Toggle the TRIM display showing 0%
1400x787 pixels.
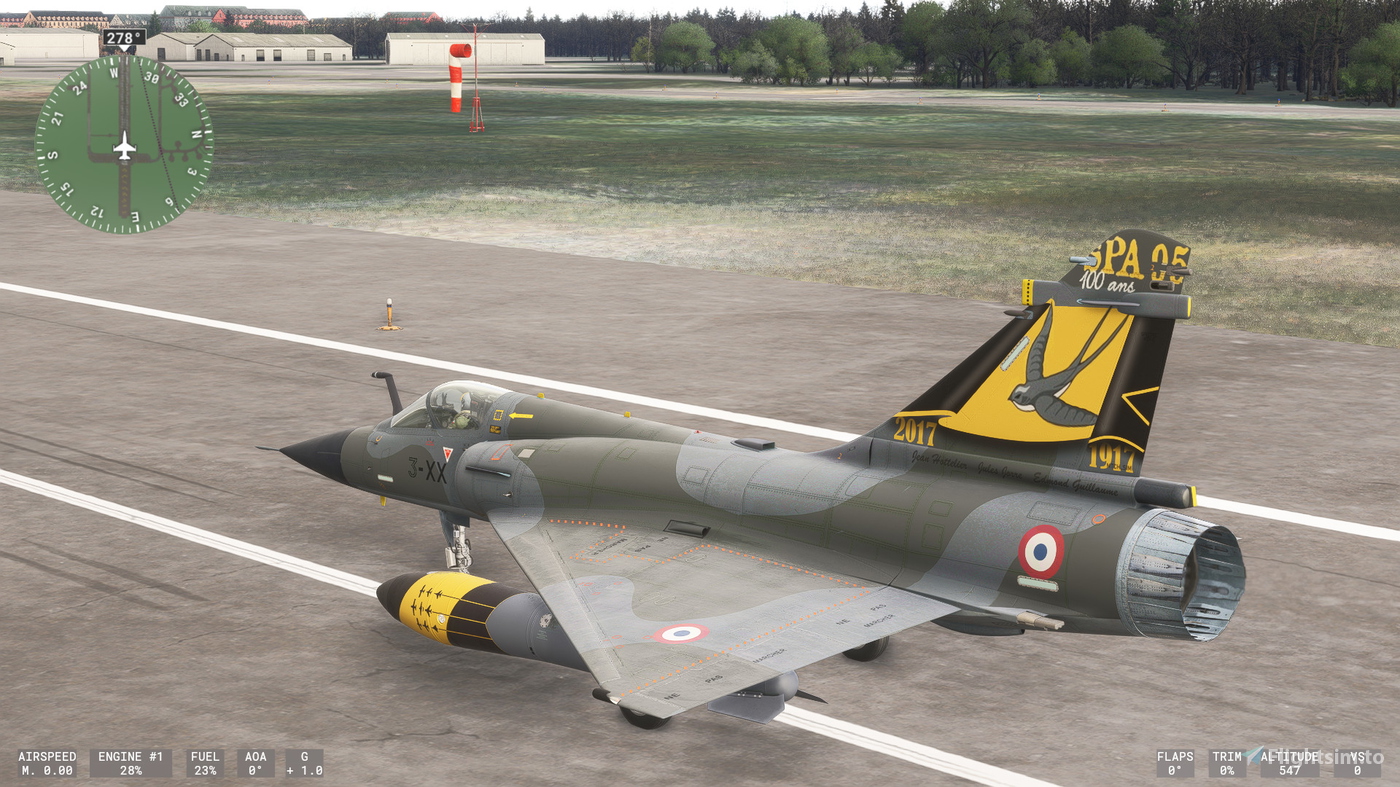click(1225, 764)
